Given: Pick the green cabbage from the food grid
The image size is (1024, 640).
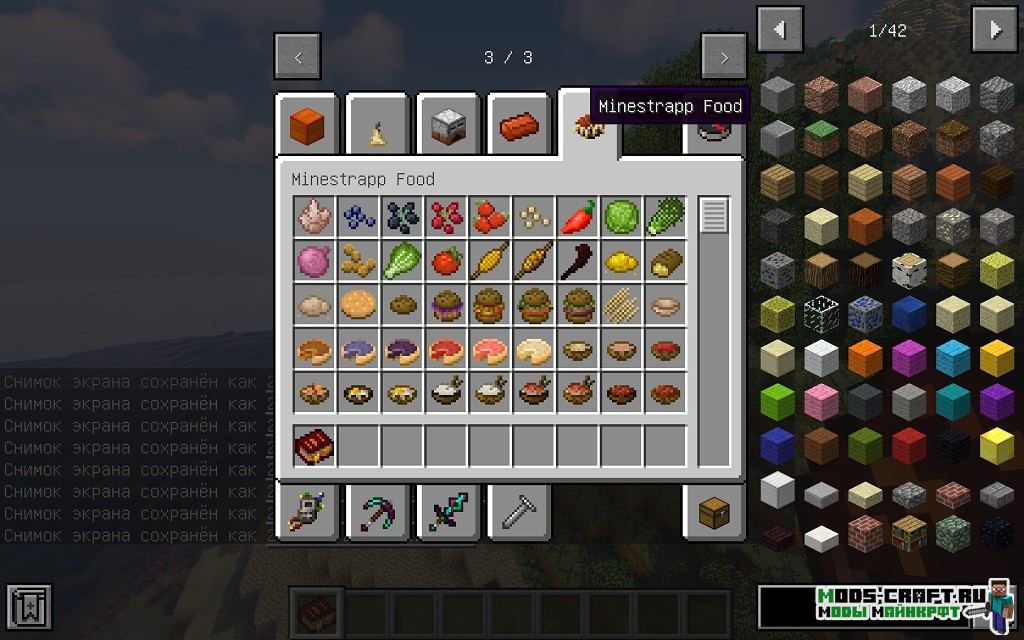Looking at the screenshot, I should pos(621,216).
